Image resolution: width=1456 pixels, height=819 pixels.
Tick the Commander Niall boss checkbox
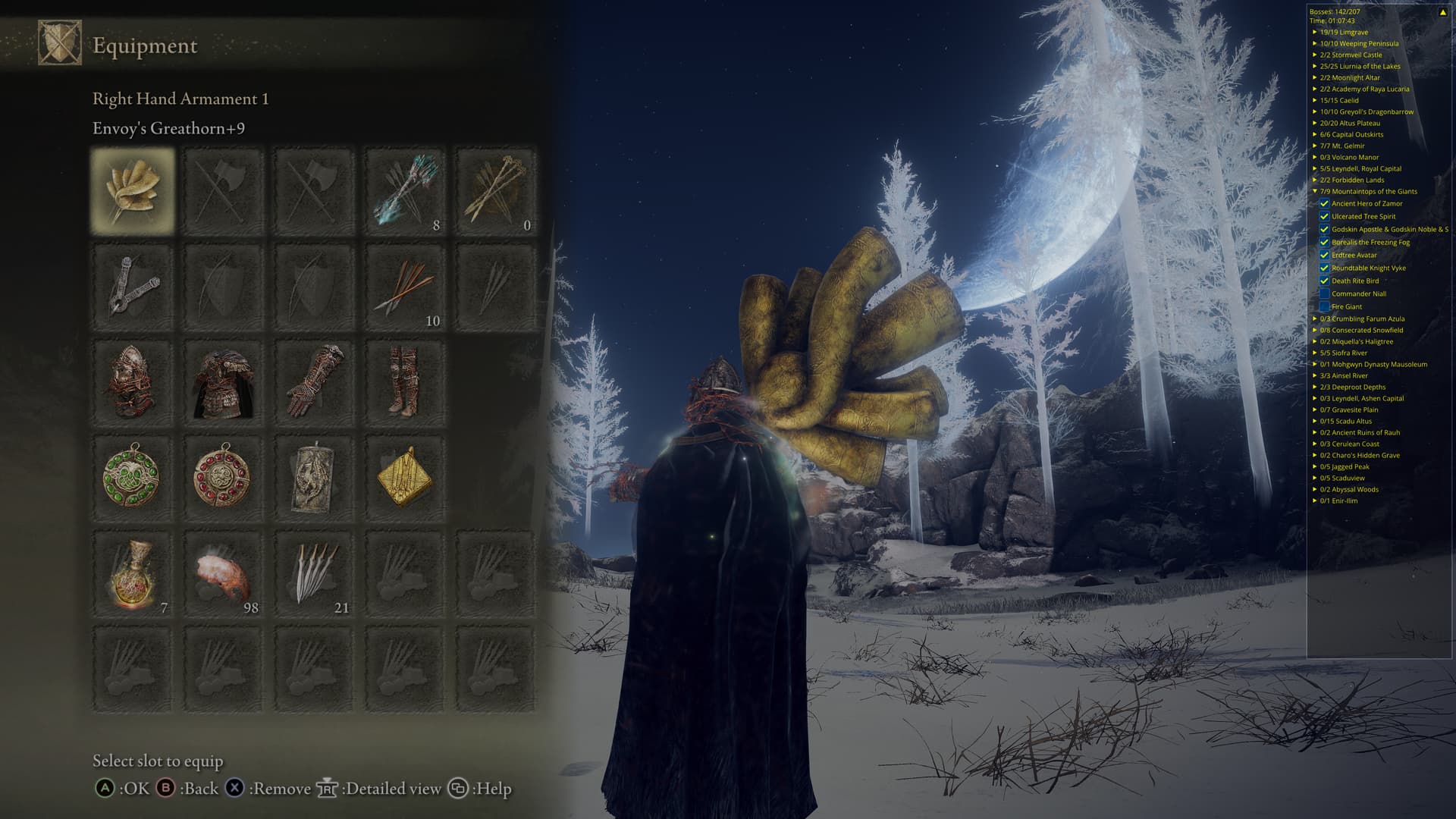pyautogui.click(x=1324, y=293)
